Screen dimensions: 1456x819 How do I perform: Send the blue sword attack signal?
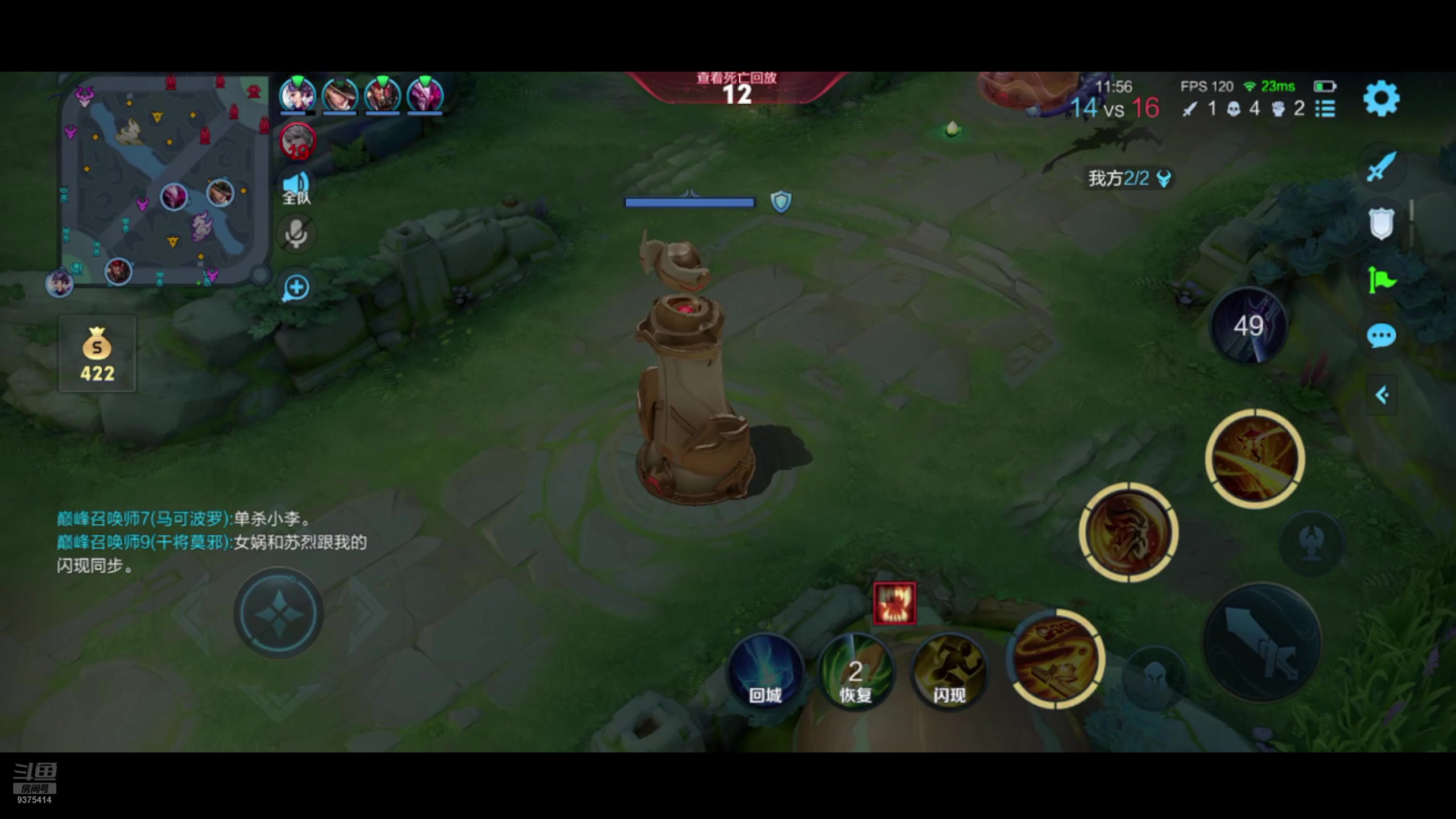[x=1381, y=167]
